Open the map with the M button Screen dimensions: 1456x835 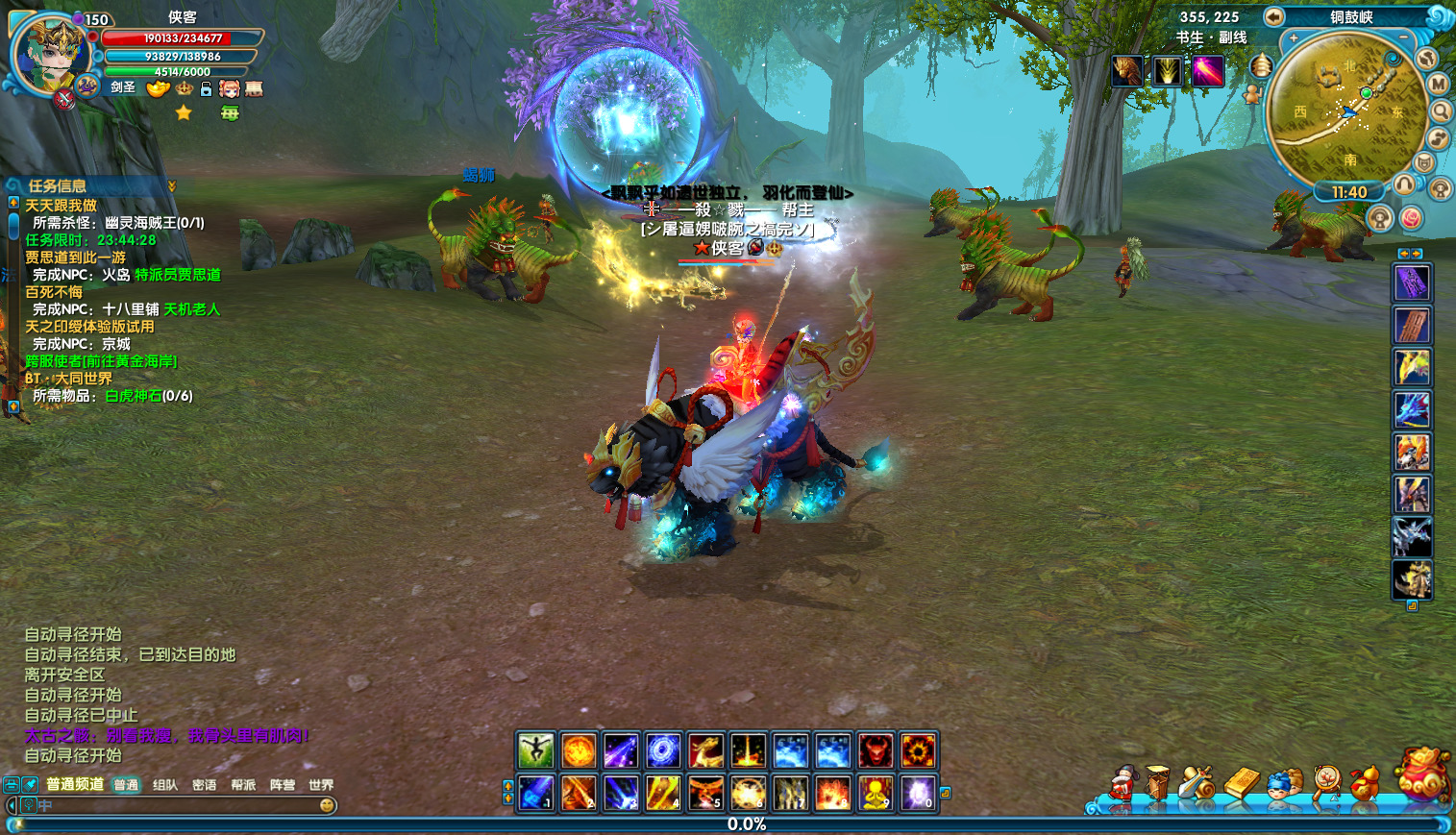coord(1439,84)
